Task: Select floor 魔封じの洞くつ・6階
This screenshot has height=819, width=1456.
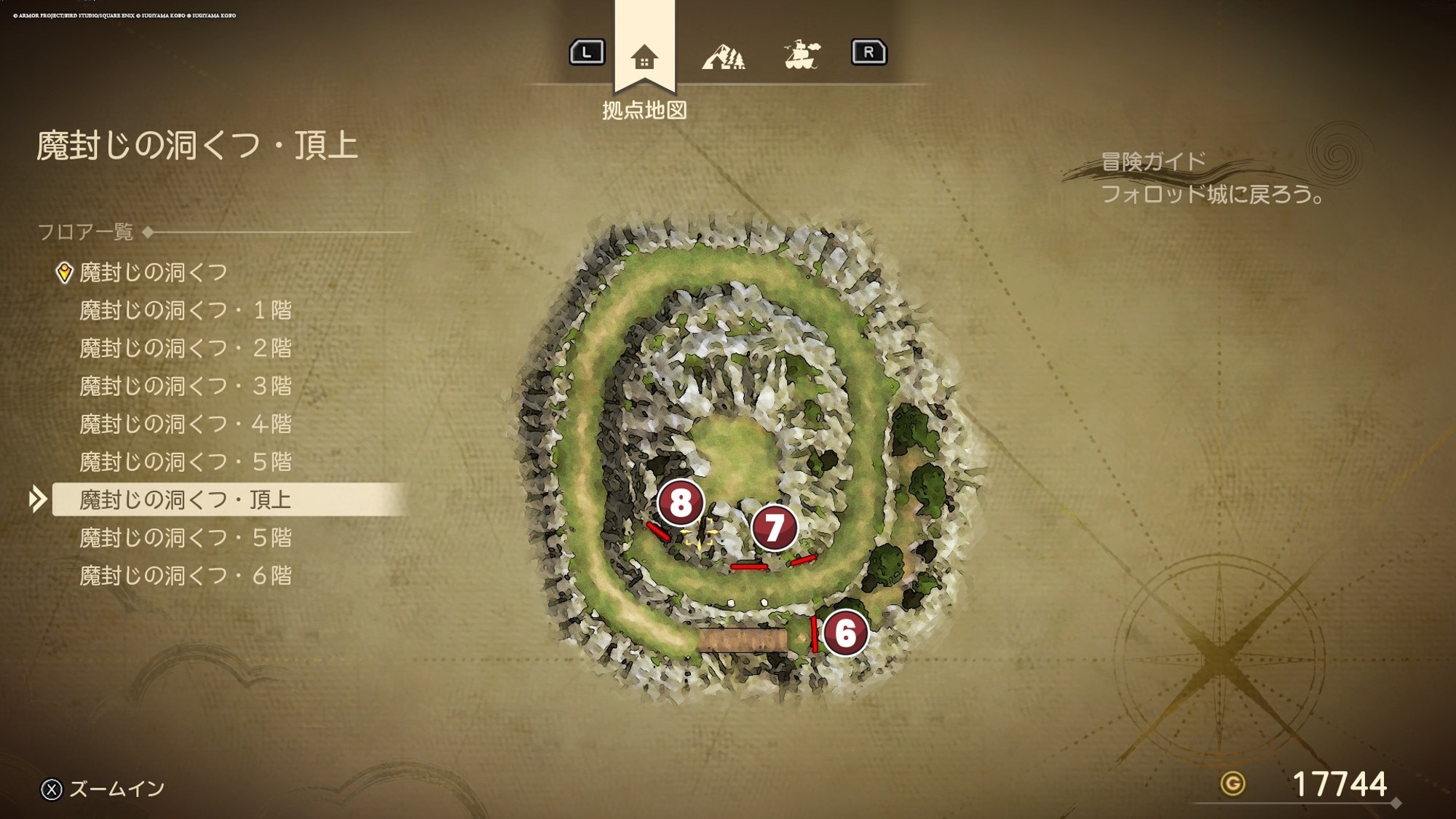Action: coord(185,576)
